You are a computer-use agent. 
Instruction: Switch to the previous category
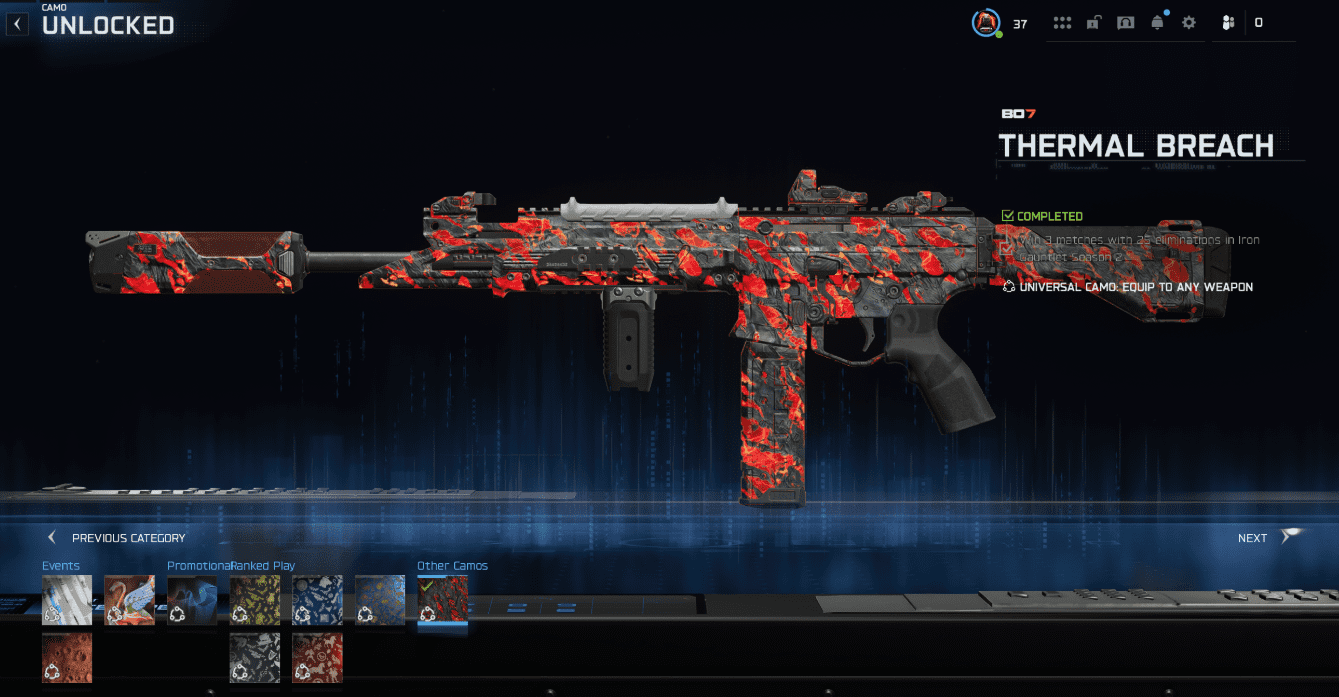pyautogui.click(x=117, y=538)
